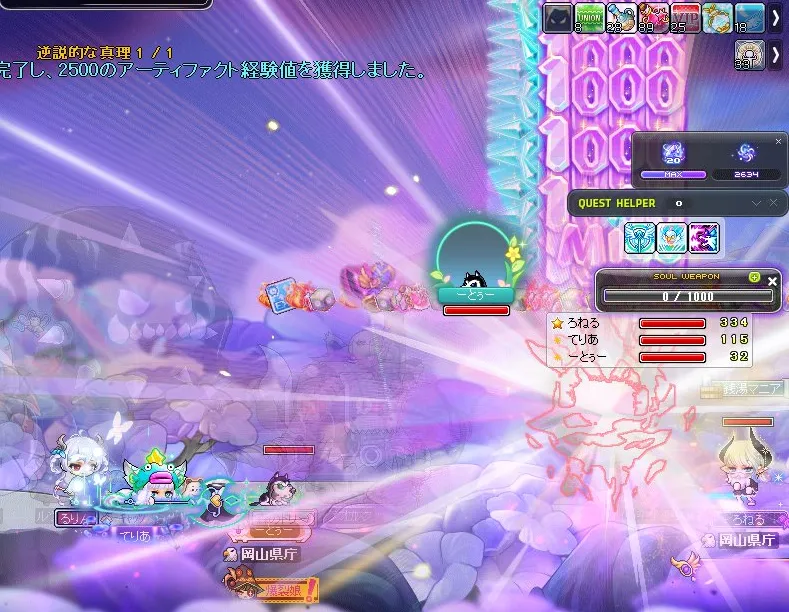
Task: Activate the teal winged axe skill icon
Action: (640, 238)
